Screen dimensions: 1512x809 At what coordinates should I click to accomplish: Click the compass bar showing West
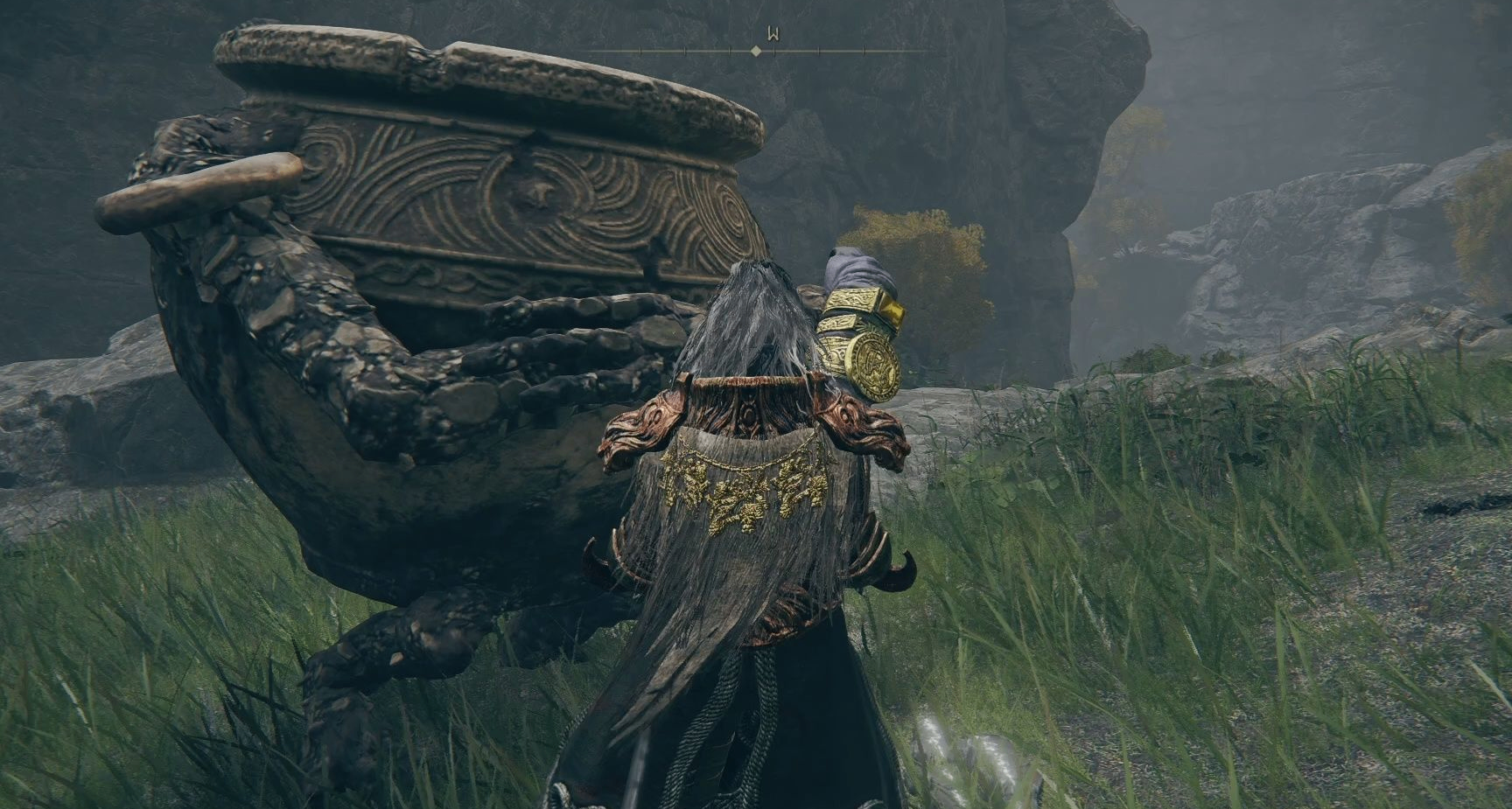tap(758, 51)
